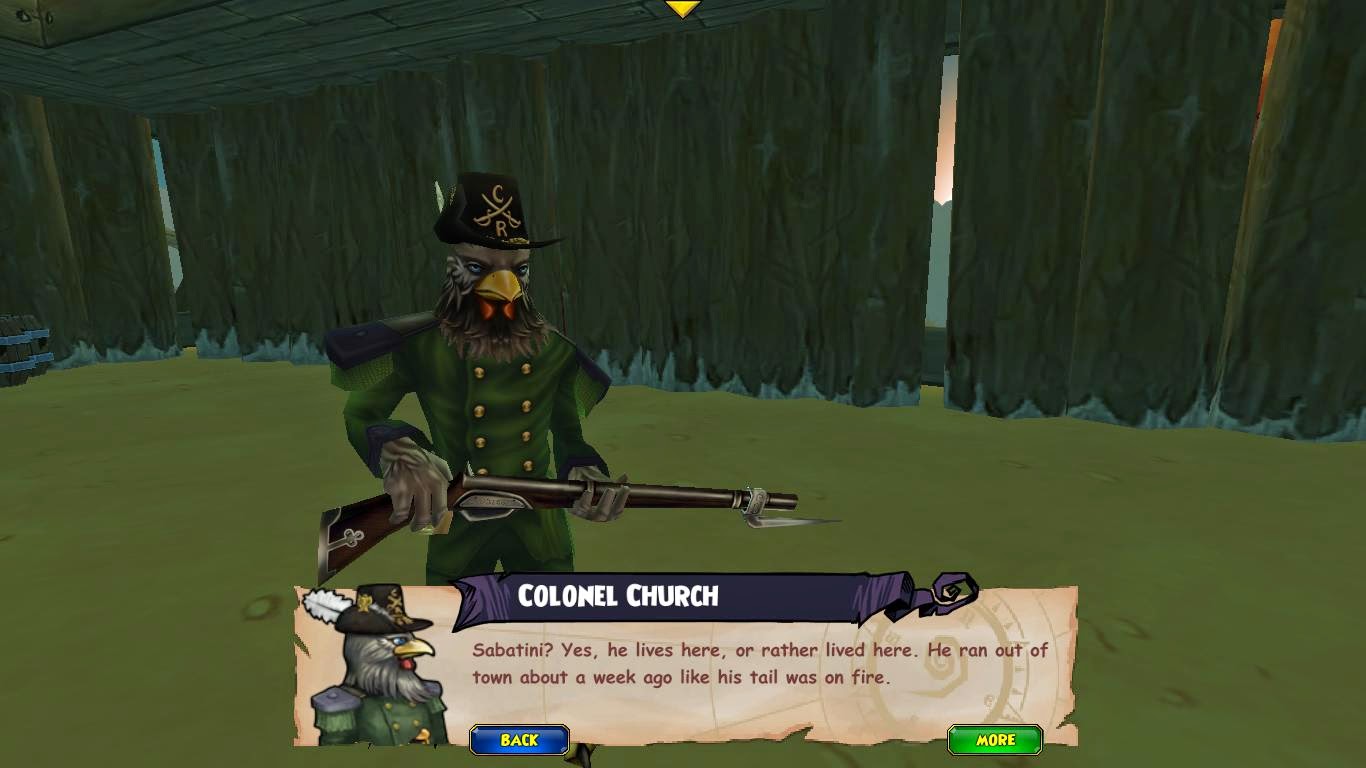This screenshot has height=768, width=1366.
Task: Go to previous dialogue with Back button
Action: [x=519, y=740]
